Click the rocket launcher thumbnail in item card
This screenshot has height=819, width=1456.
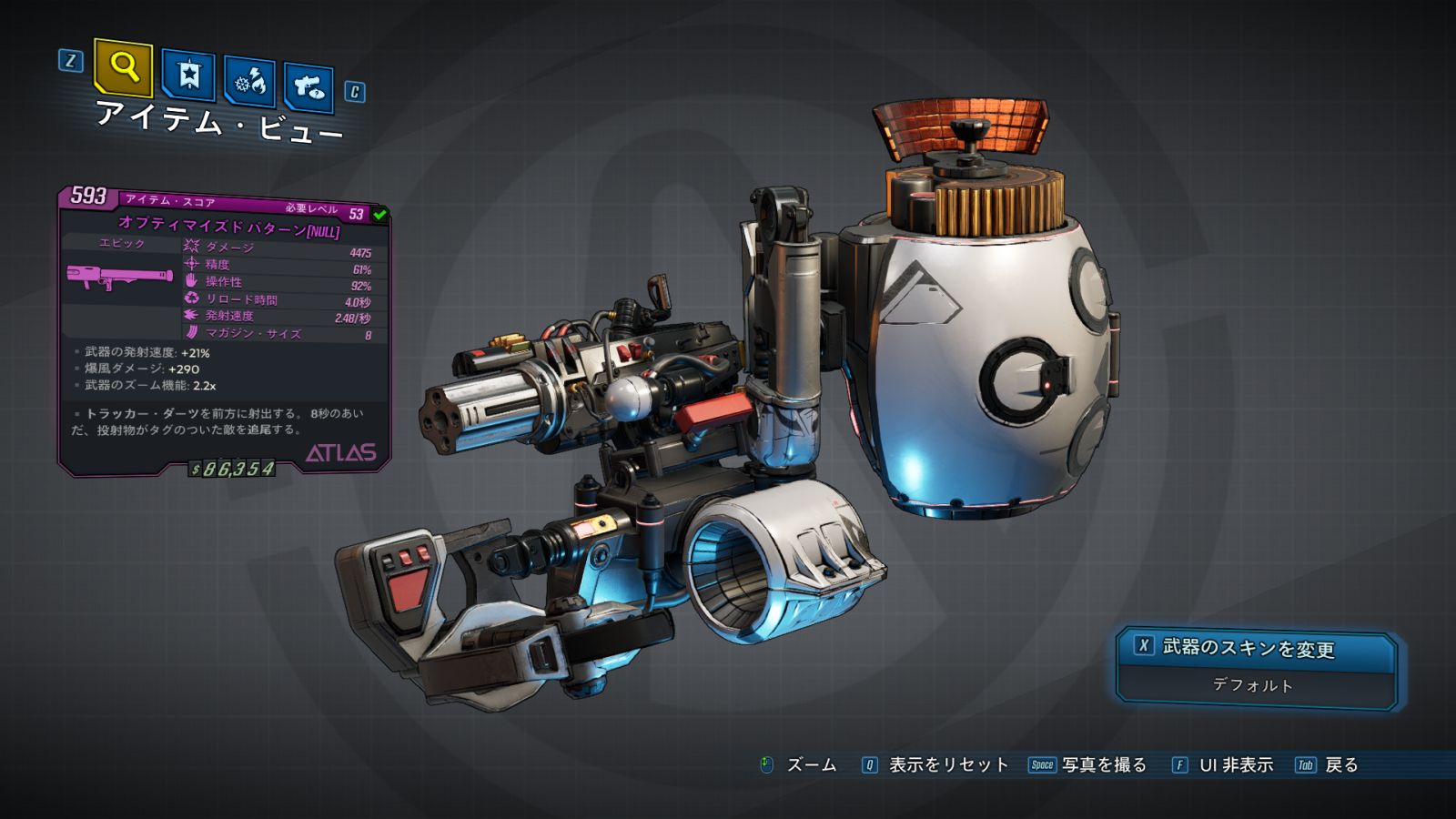(x=119, y=277)
